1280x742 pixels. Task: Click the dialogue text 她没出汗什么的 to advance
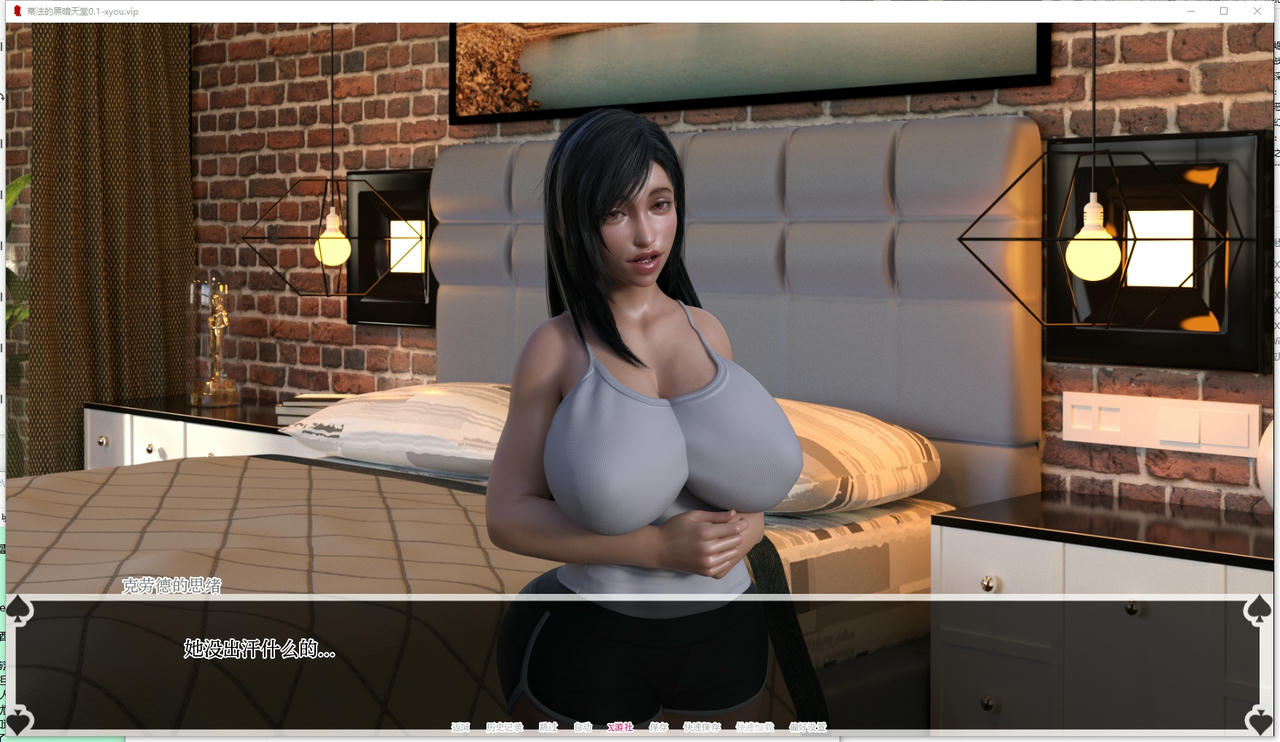click(260, 648)
